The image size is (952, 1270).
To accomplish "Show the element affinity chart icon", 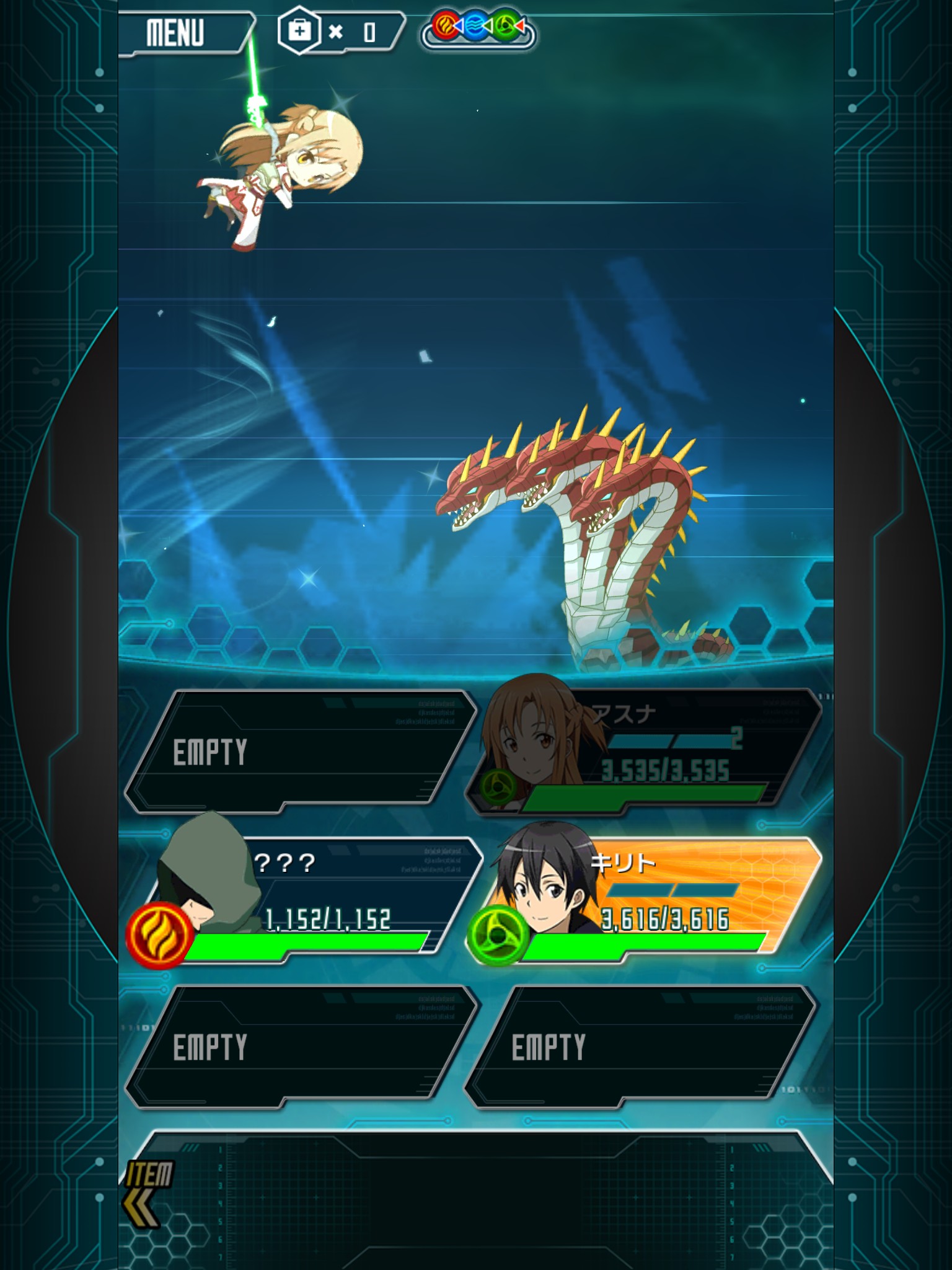I will tap(477, 29).
